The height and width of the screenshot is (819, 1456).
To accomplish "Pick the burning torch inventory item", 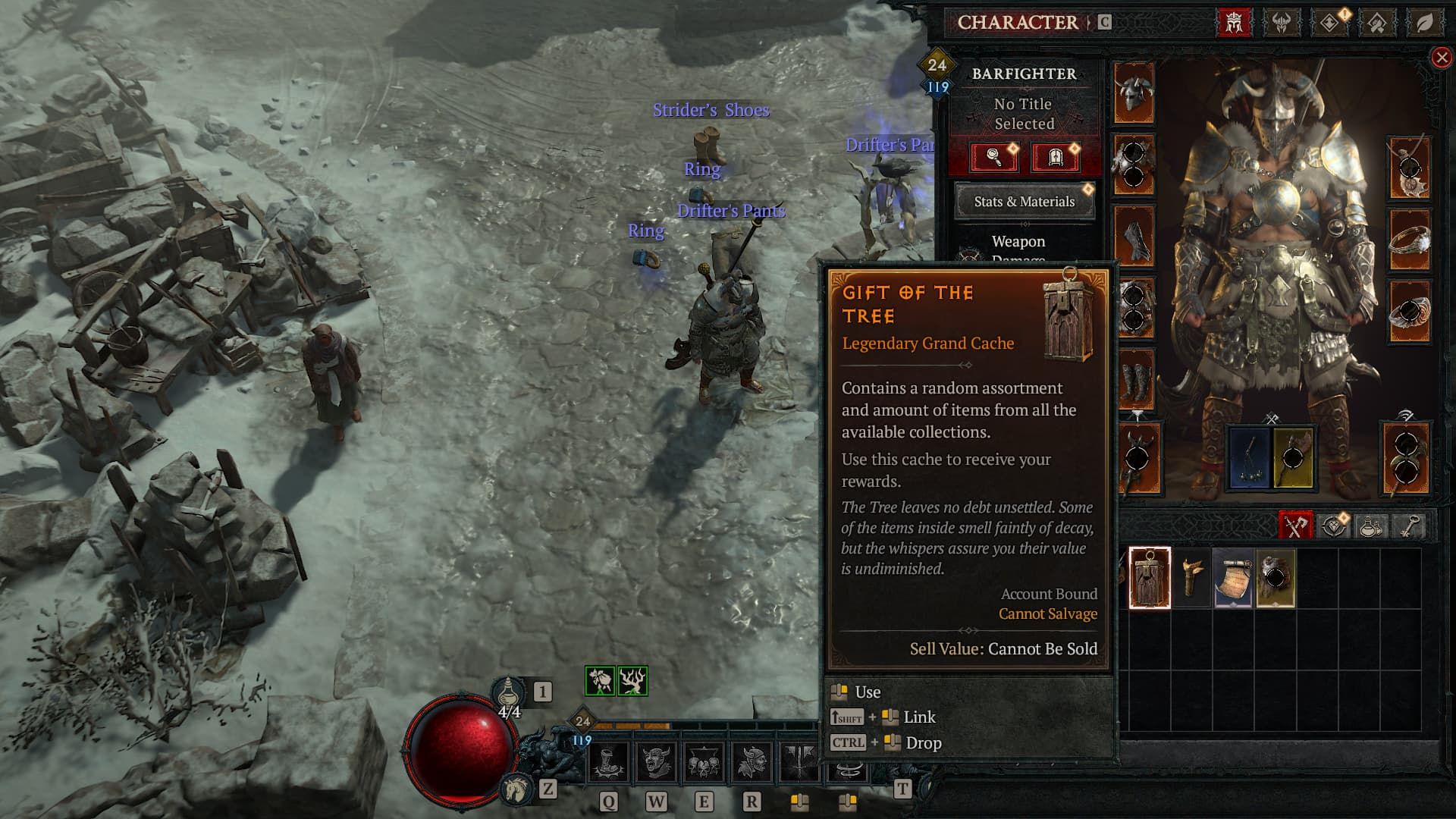I will point(1191,579).
